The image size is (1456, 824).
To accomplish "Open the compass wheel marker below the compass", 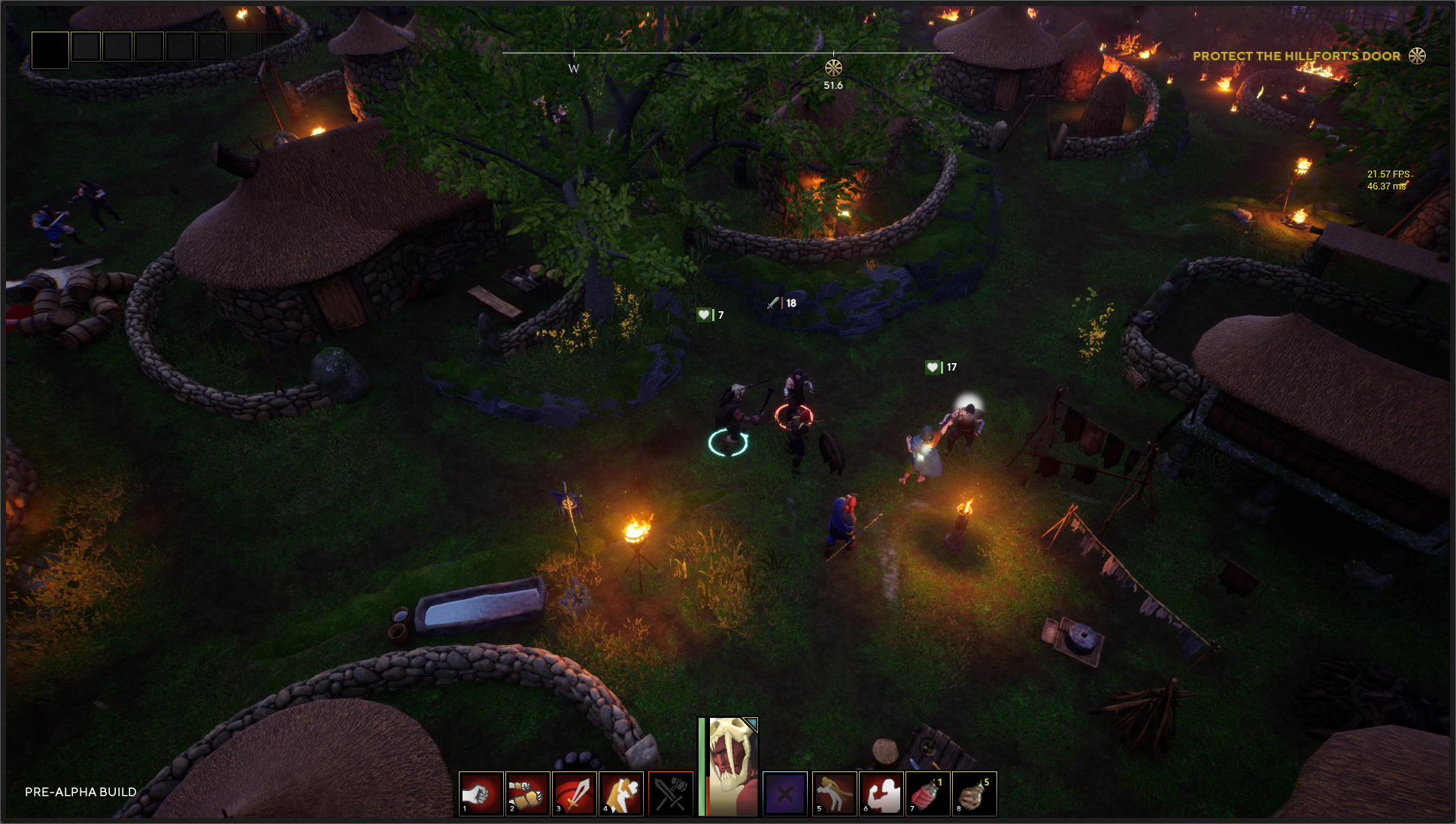I will (833, 66).
